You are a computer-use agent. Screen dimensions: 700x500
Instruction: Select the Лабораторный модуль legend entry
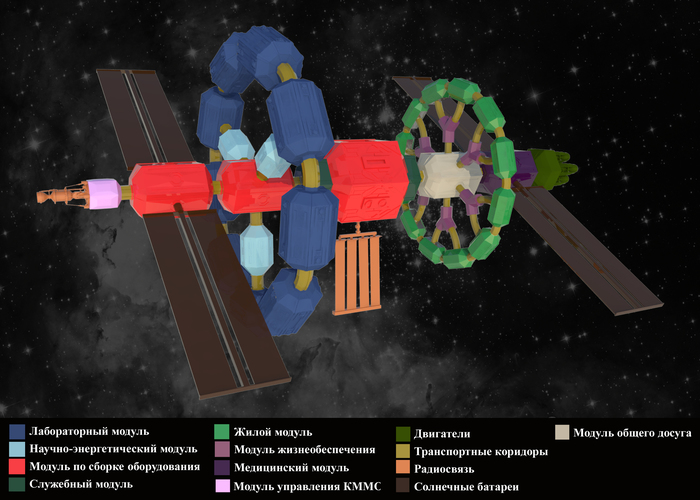tap(90, 433)
